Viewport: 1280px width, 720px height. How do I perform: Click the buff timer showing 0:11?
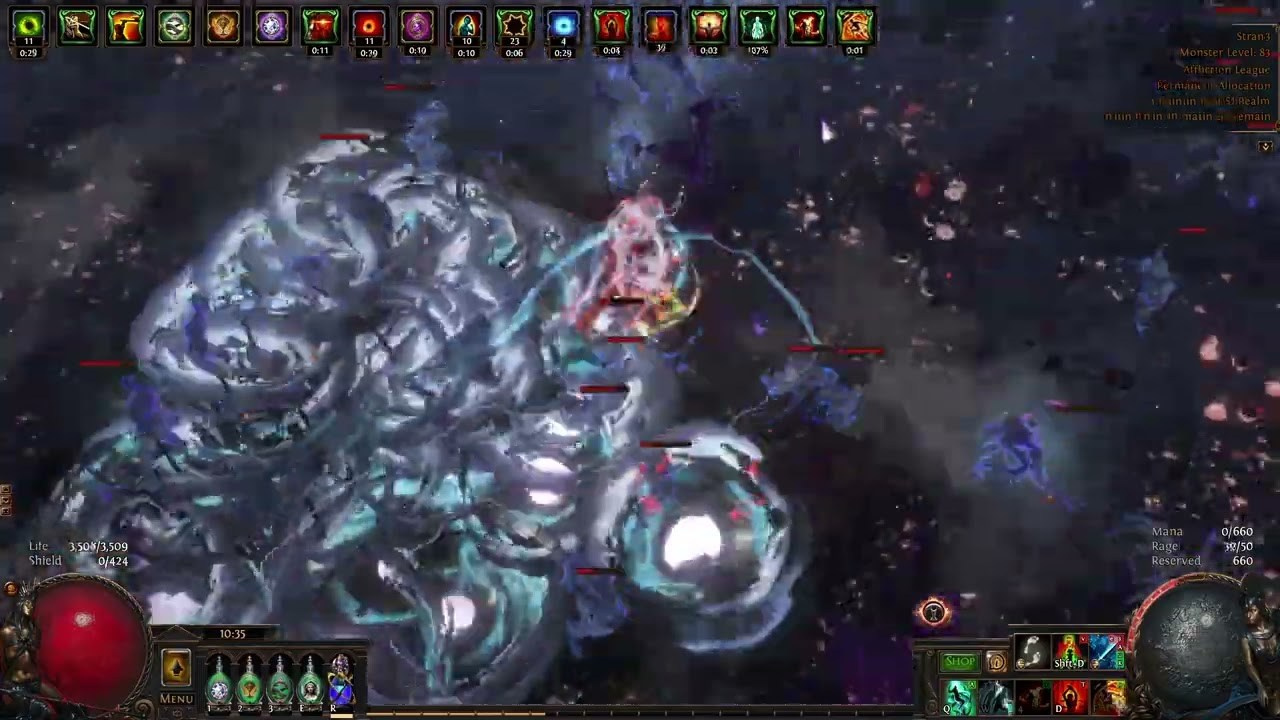[x=321, y=50]
